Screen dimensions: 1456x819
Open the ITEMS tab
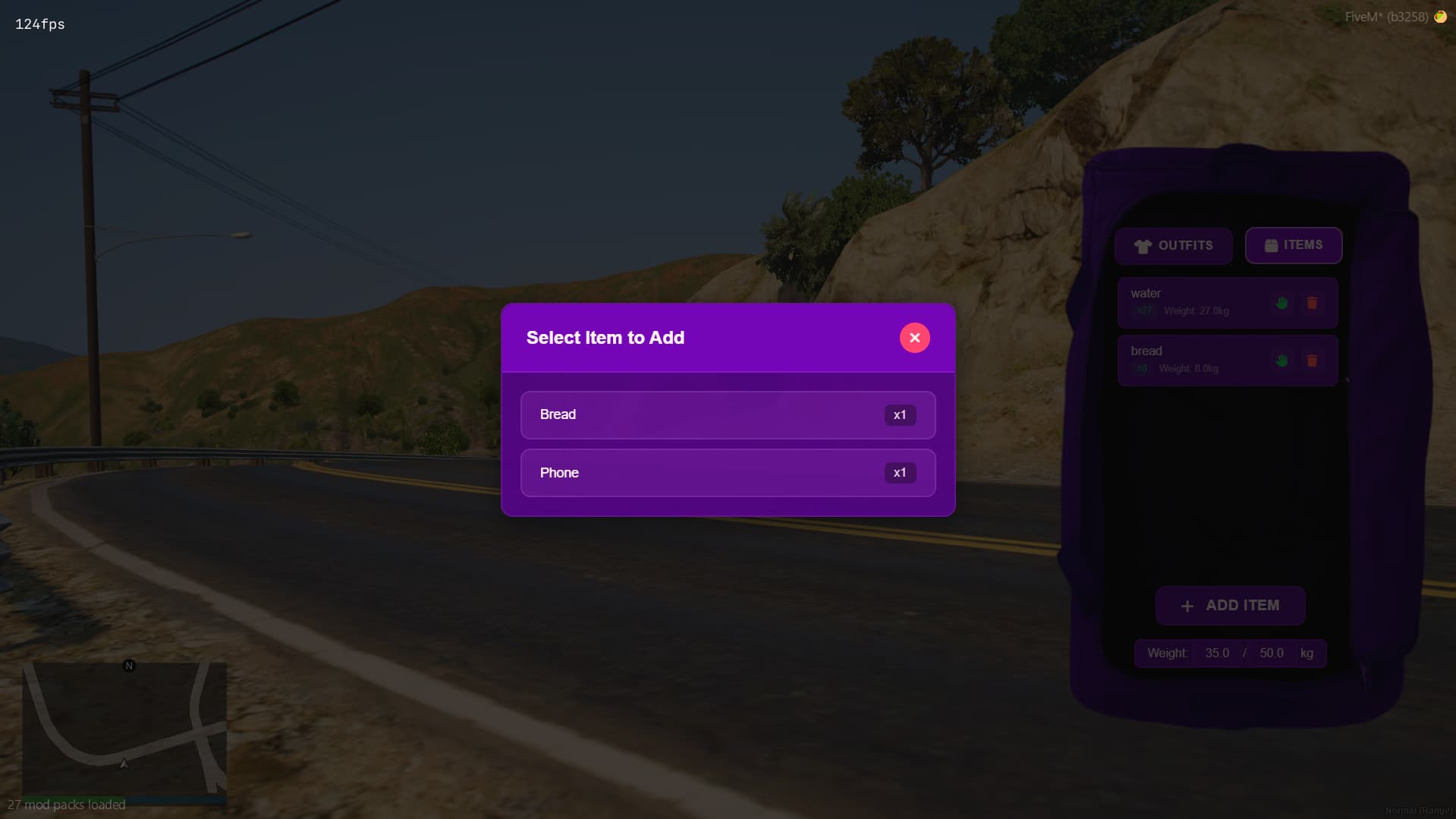[1293, 245]
